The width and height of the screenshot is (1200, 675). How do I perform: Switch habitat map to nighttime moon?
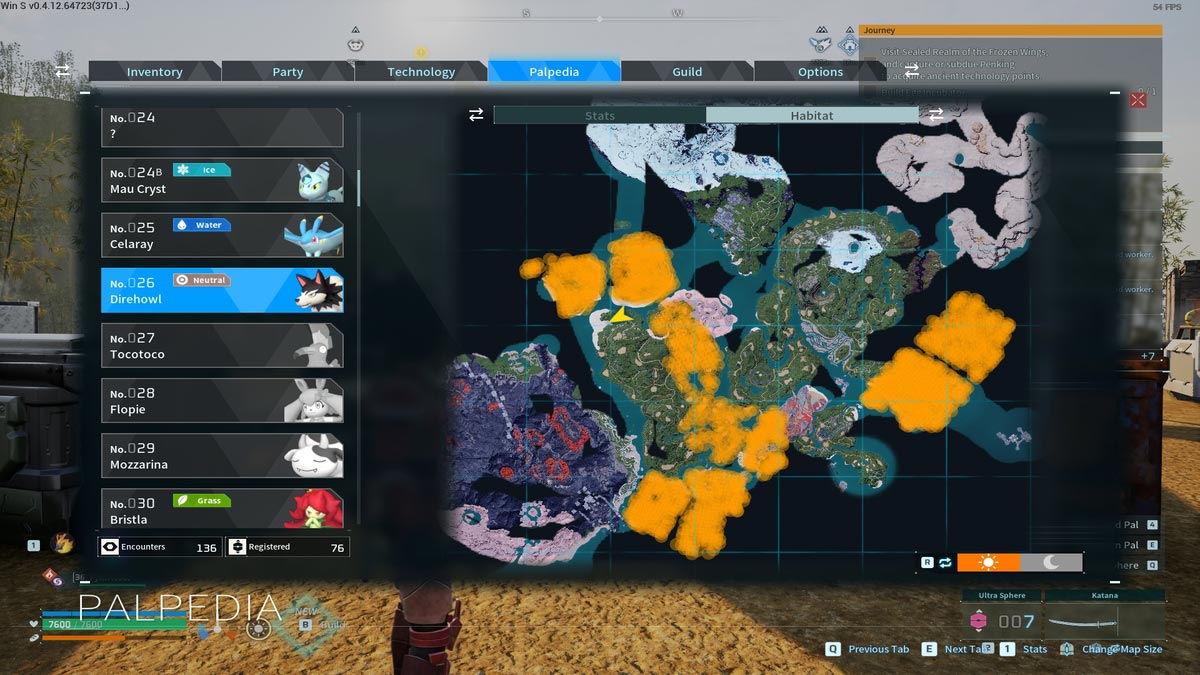click(1051, 563)
